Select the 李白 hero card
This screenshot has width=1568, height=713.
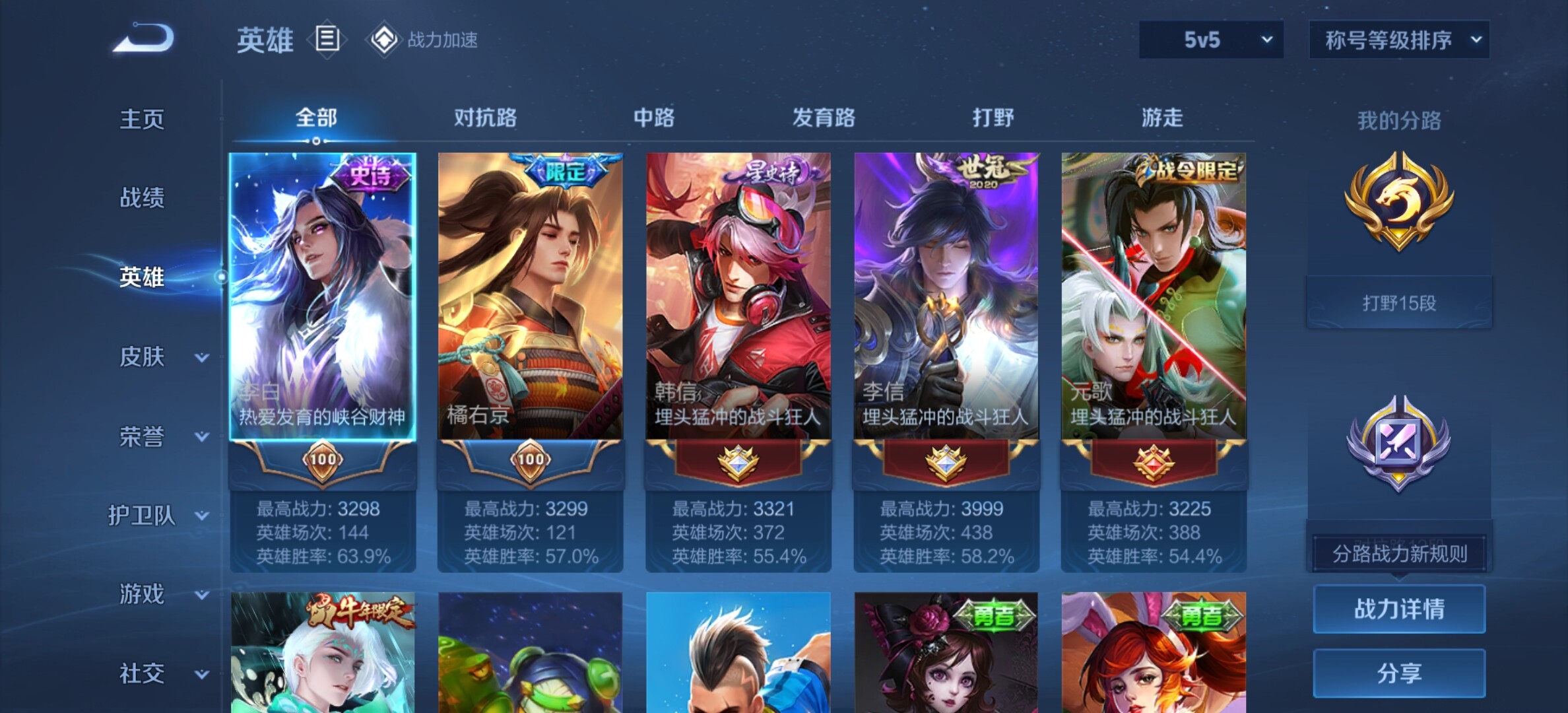(322, 297)
